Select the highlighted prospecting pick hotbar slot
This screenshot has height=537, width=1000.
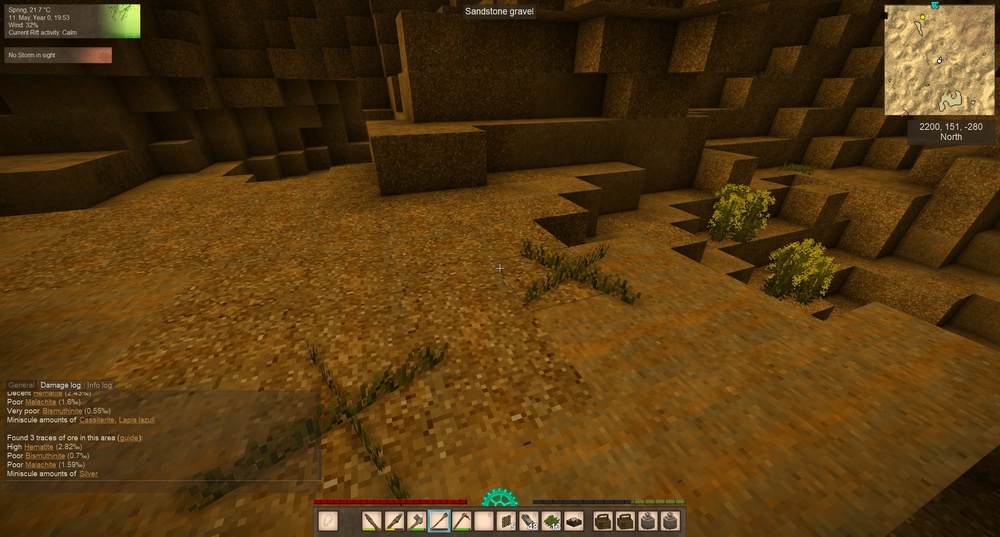point(439,521)
